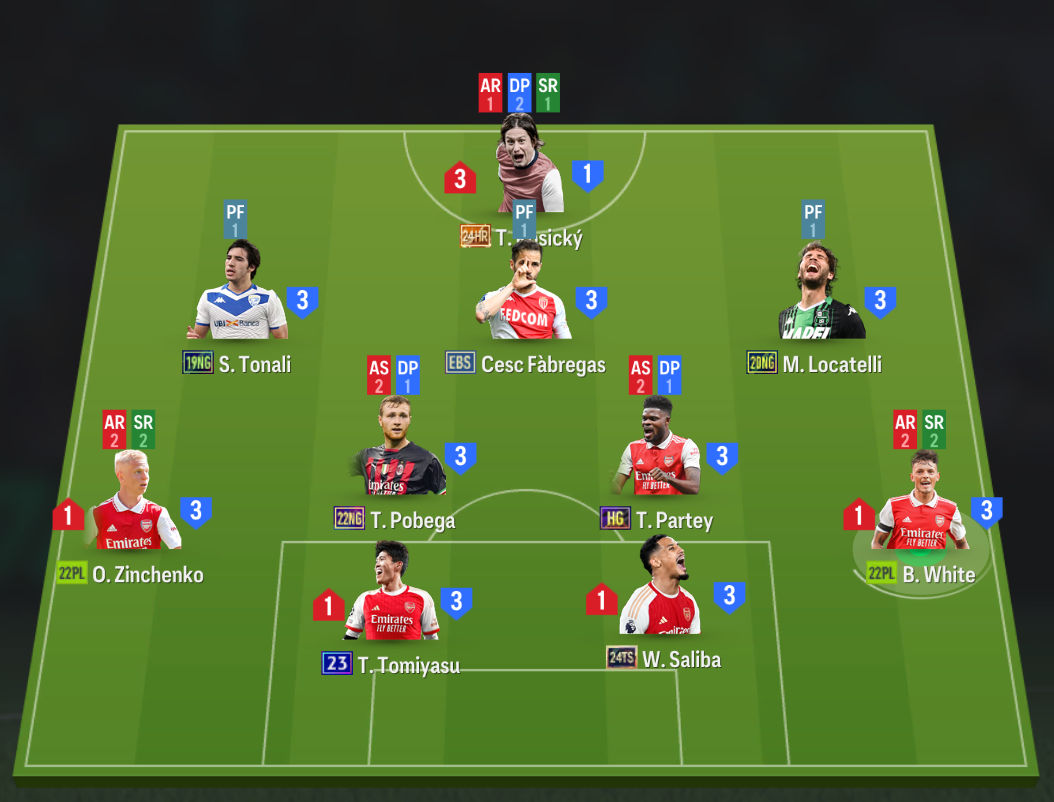Choose the Cesc Fàbregas player card

click(525, 297)
